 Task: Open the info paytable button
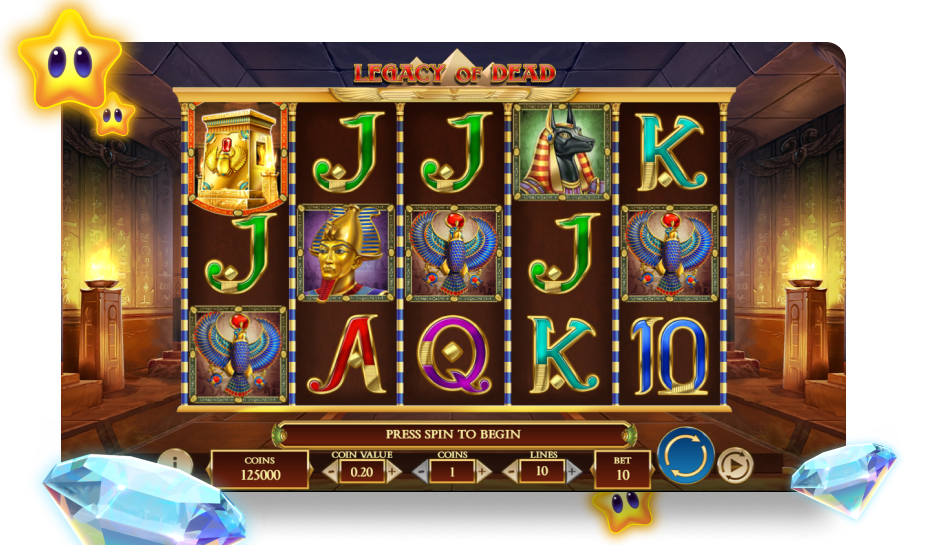[x=176, y=465]
